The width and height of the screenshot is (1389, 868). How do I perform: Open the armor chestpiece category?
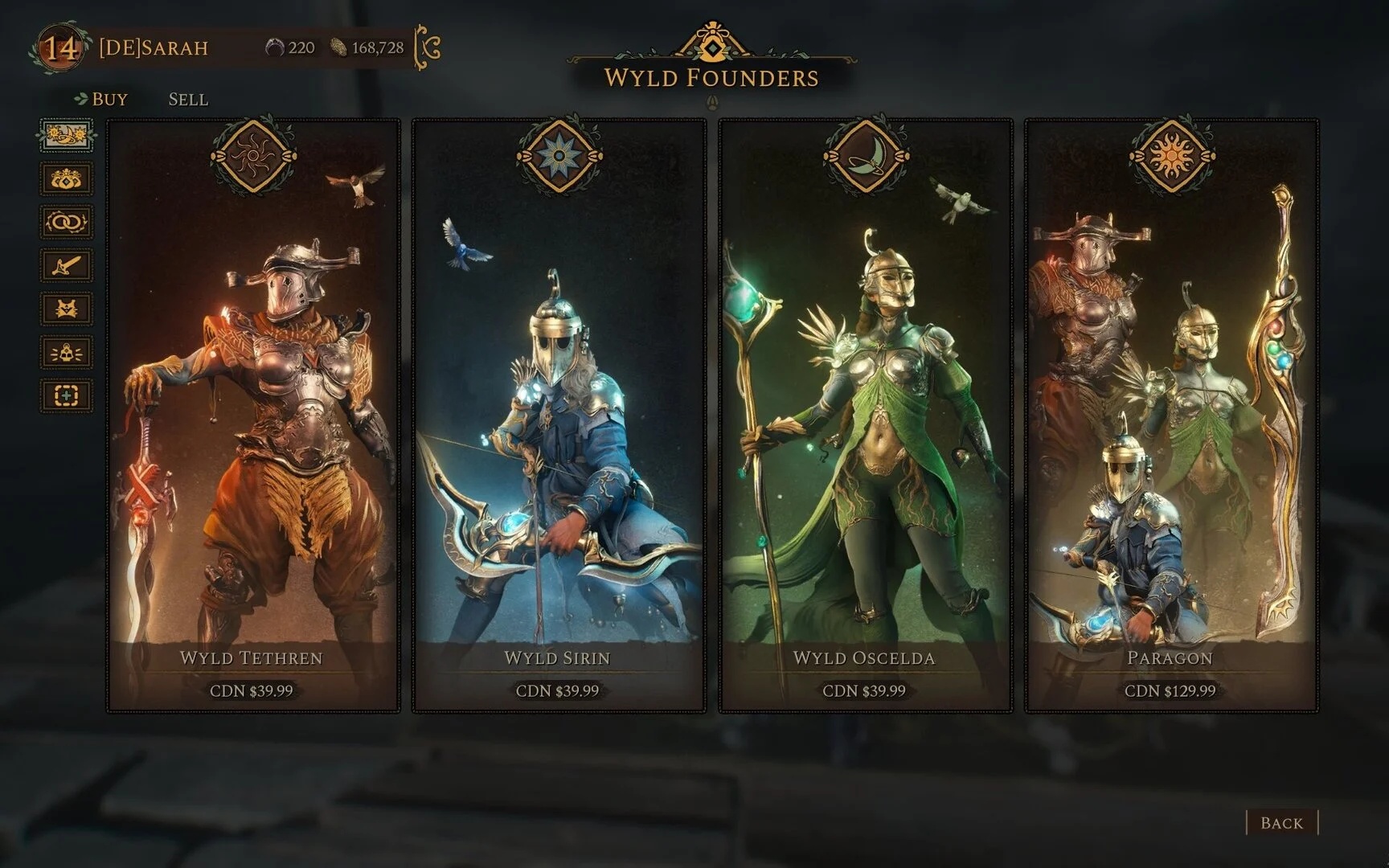tap(67, 309)
